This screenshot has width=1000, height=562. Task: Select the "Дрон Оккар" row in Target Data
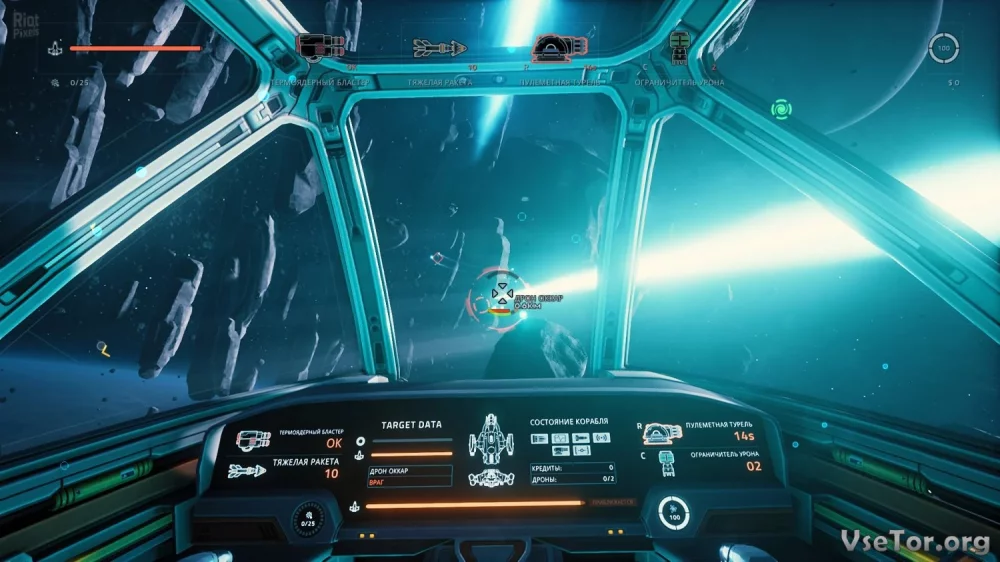(410, 469)
